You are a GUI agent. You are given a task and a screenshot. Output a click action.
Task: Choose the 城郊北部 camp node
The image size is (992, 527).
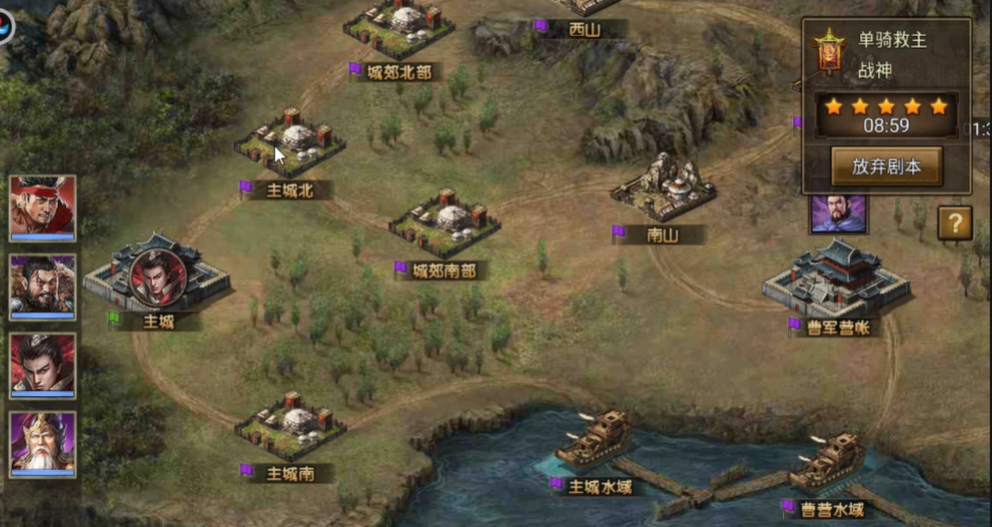(x=398, y=27)
